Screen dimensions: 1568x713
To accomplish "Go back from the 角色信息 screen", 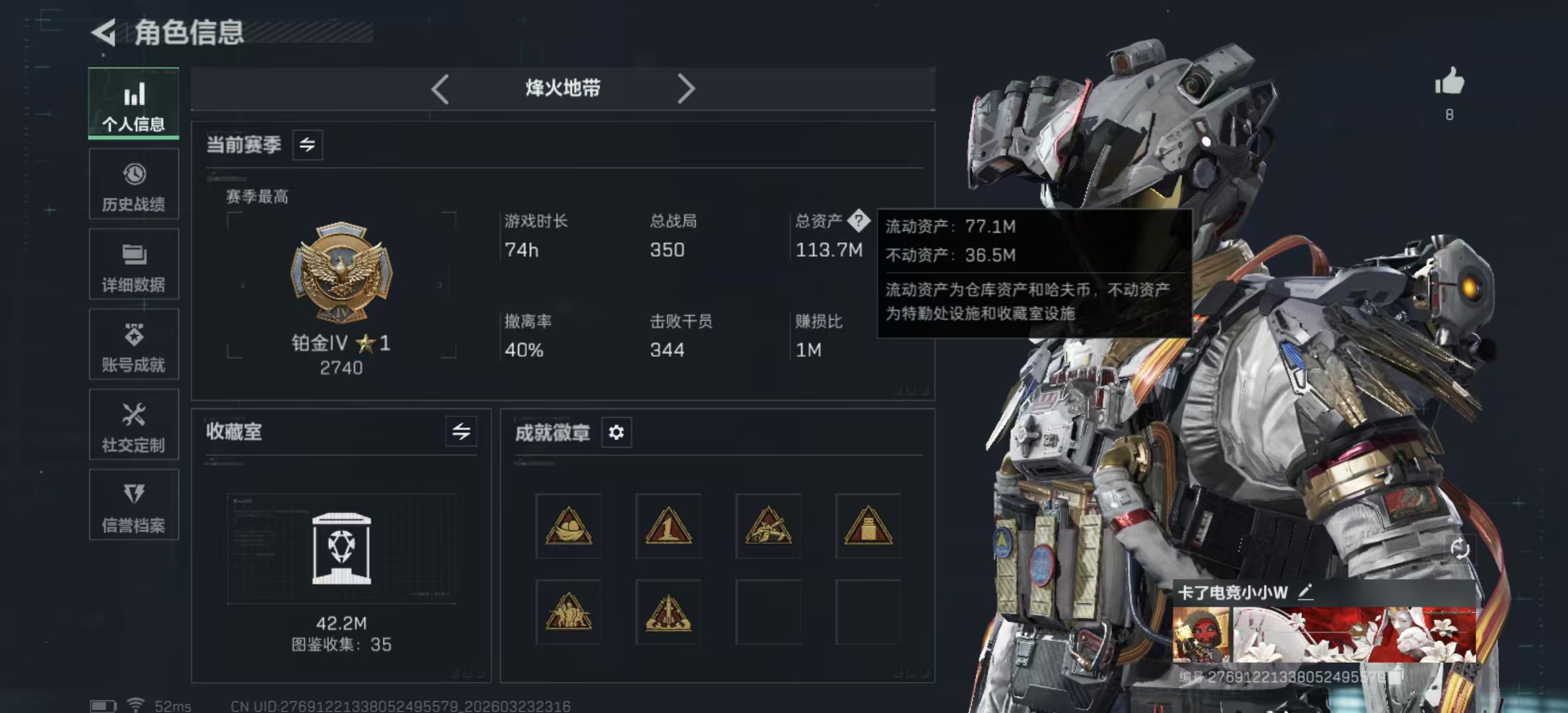I will [x=104, y=32].
